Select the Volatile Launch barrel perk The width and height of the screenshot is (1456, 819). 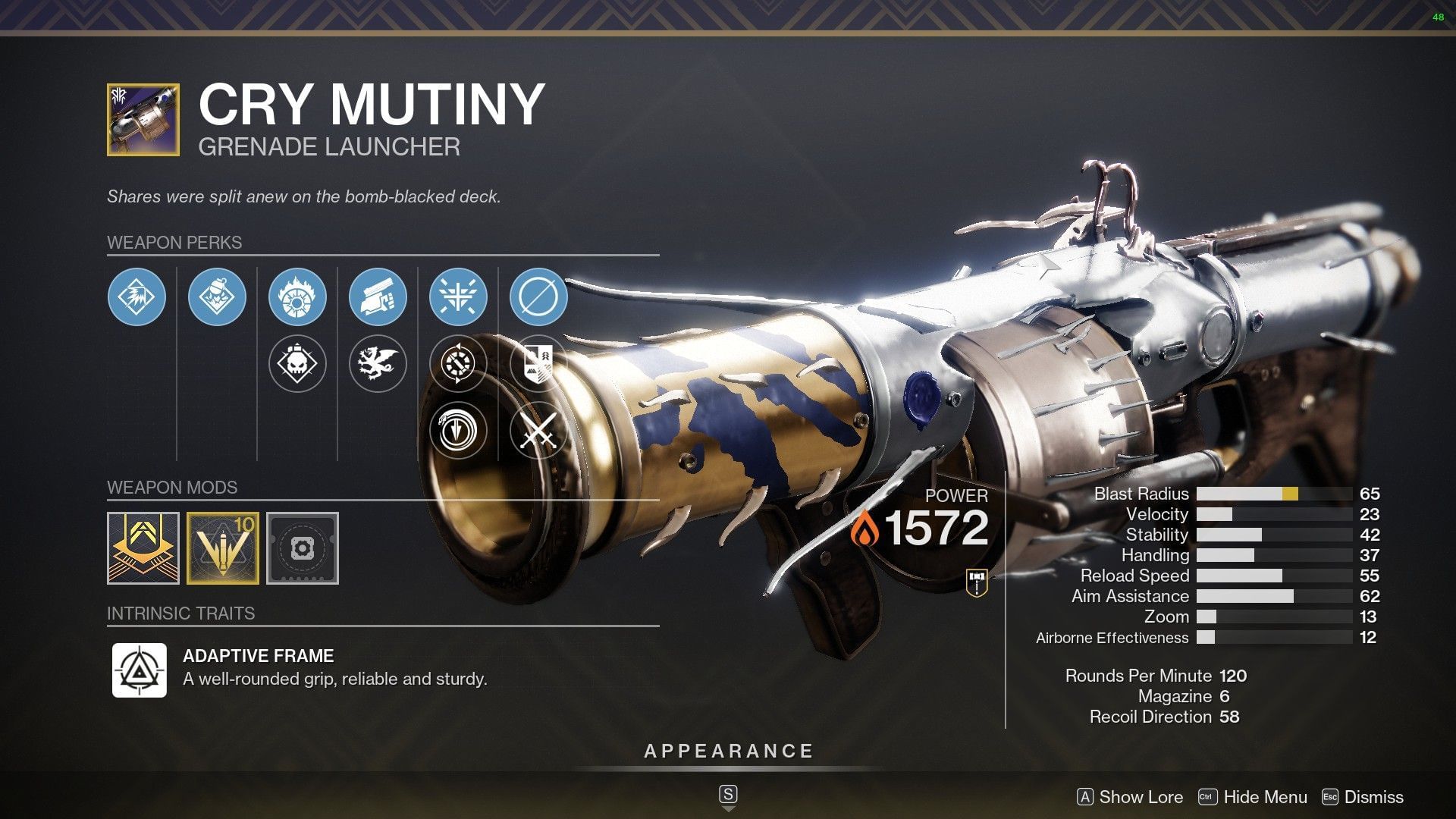pyautogui.click(x=136, y=297)
